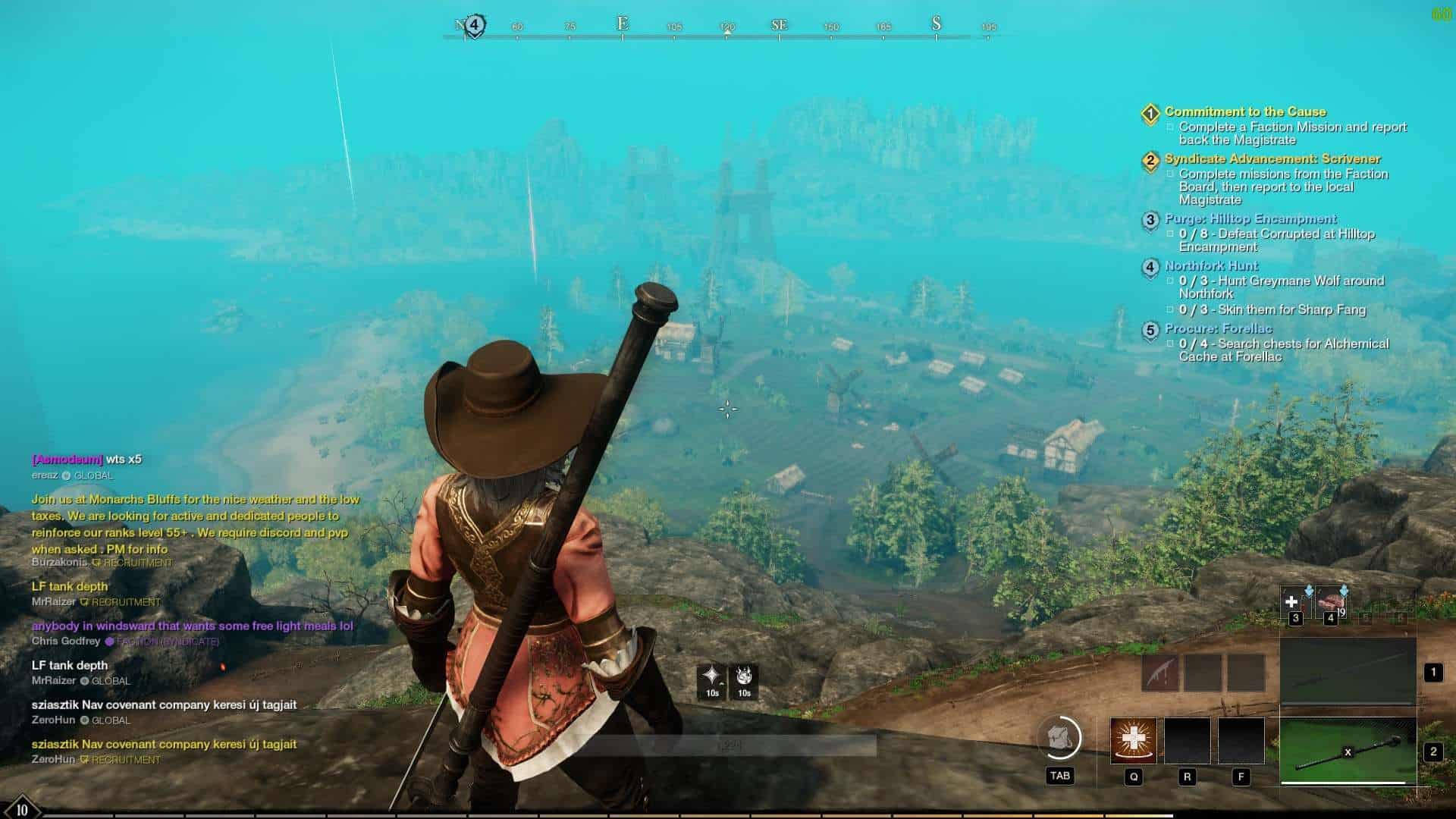Inspect the four-point star buff icon
Viewport: 1456px width, 819px height.
pos(711,677)
